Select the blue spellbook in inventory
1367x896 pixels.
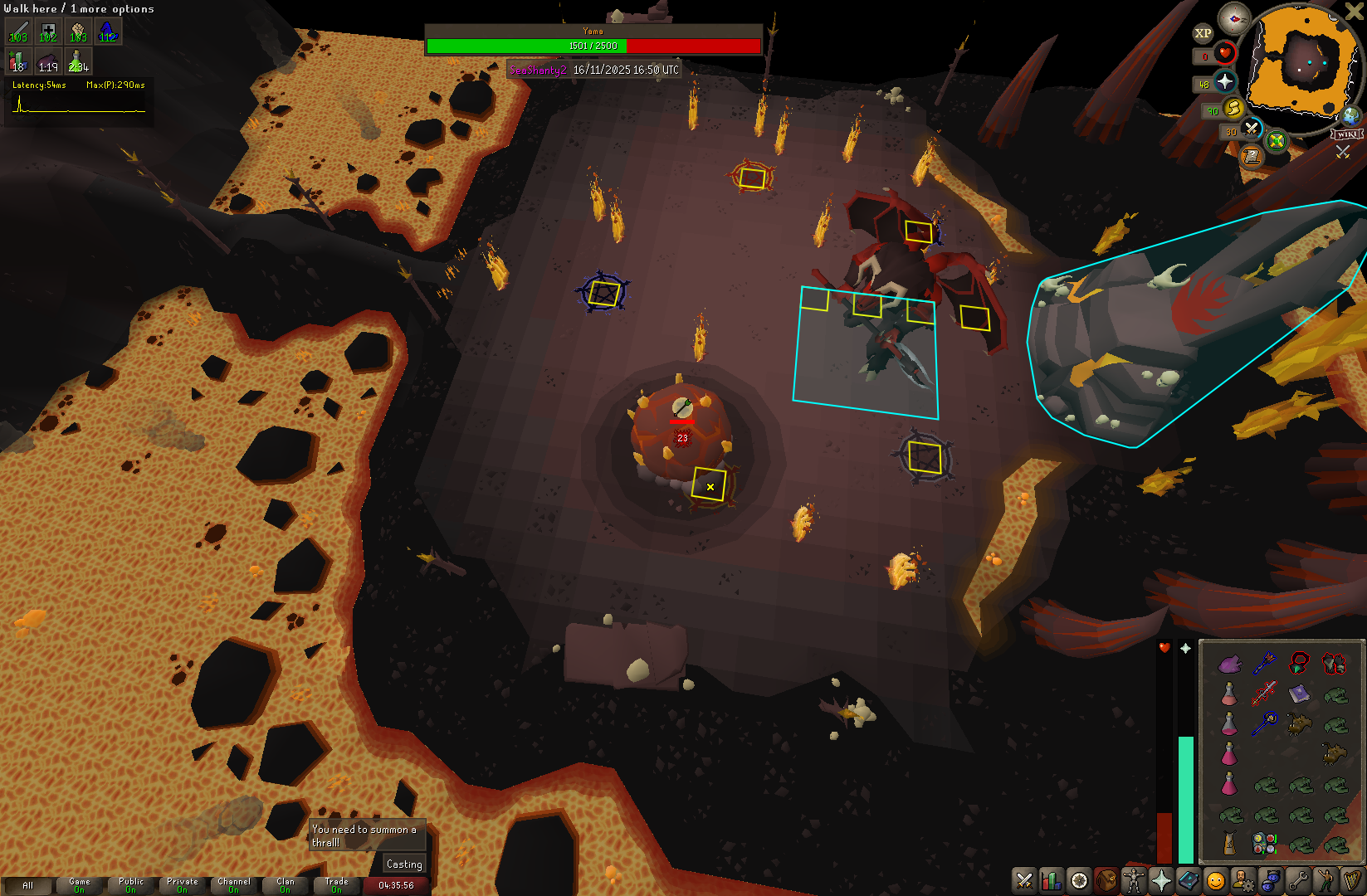[1299, 694]
